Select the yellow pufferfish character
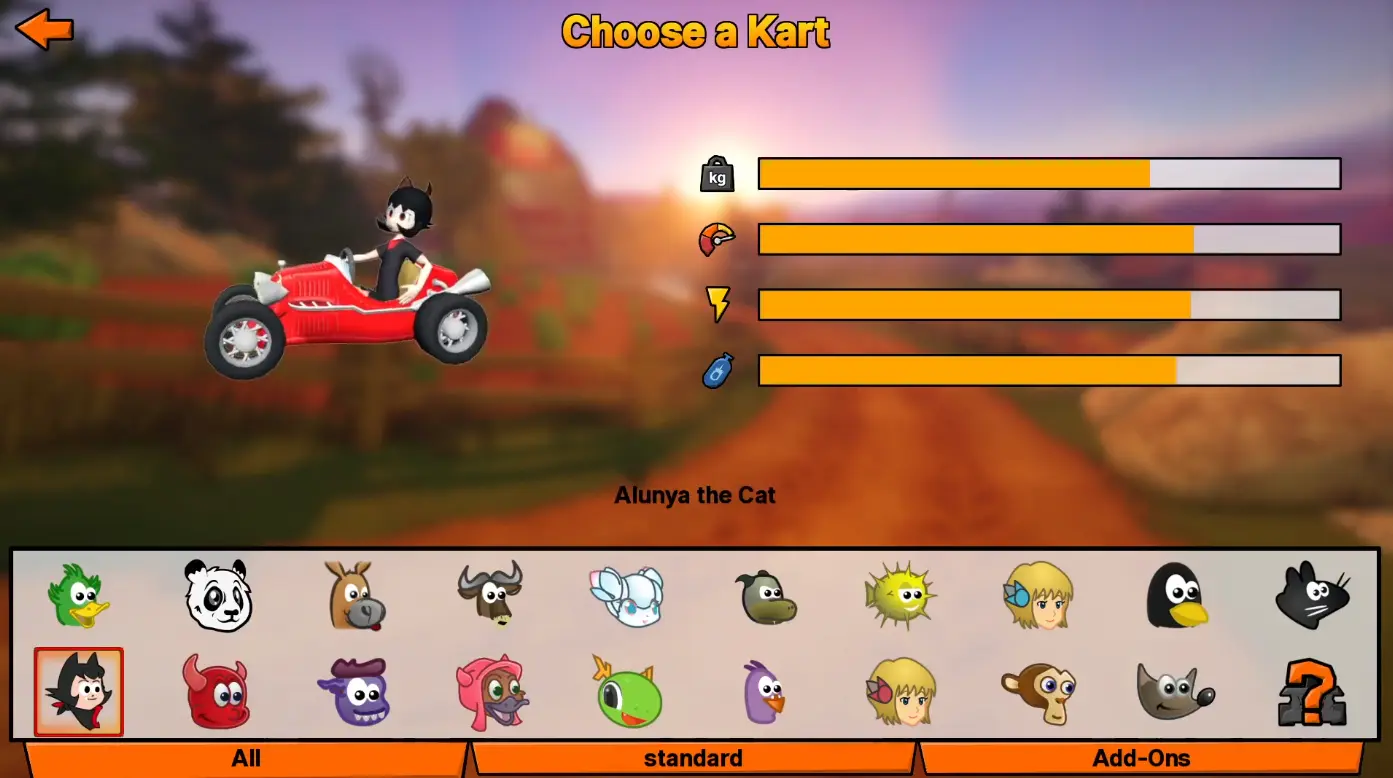 (900, 596)
